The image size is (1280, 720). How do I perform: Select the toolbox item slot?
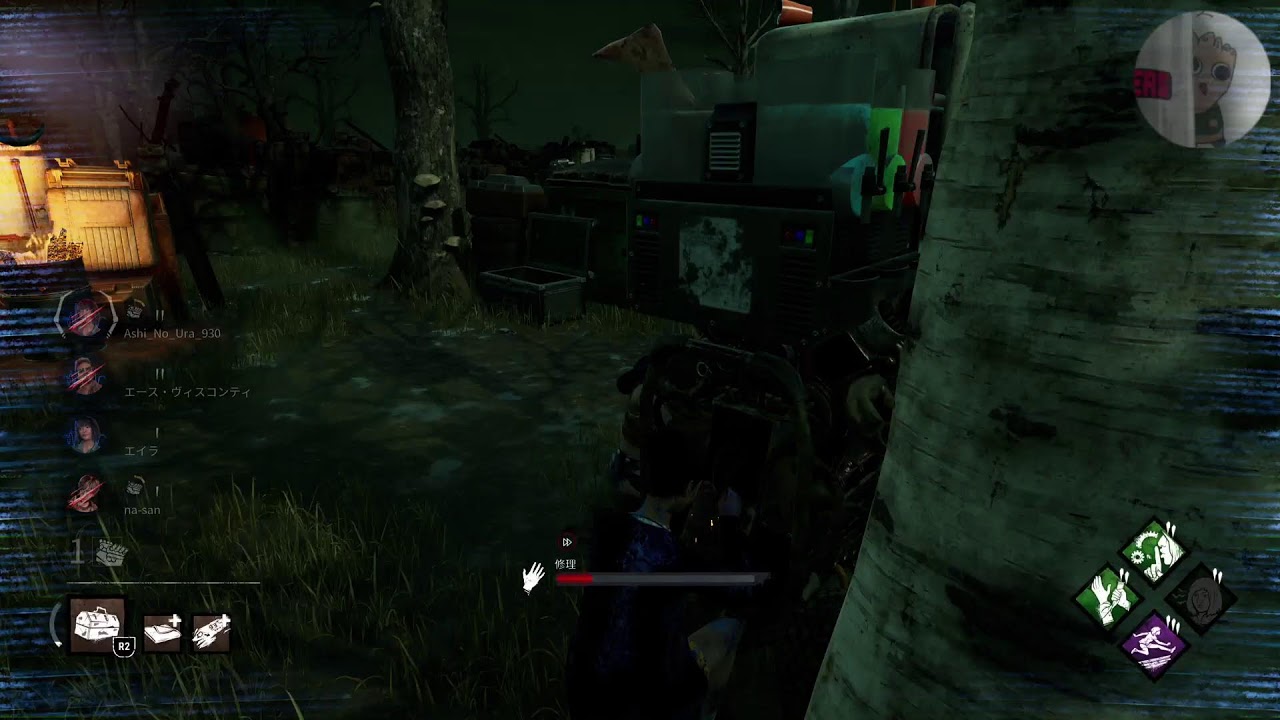(x=98, y=625)
